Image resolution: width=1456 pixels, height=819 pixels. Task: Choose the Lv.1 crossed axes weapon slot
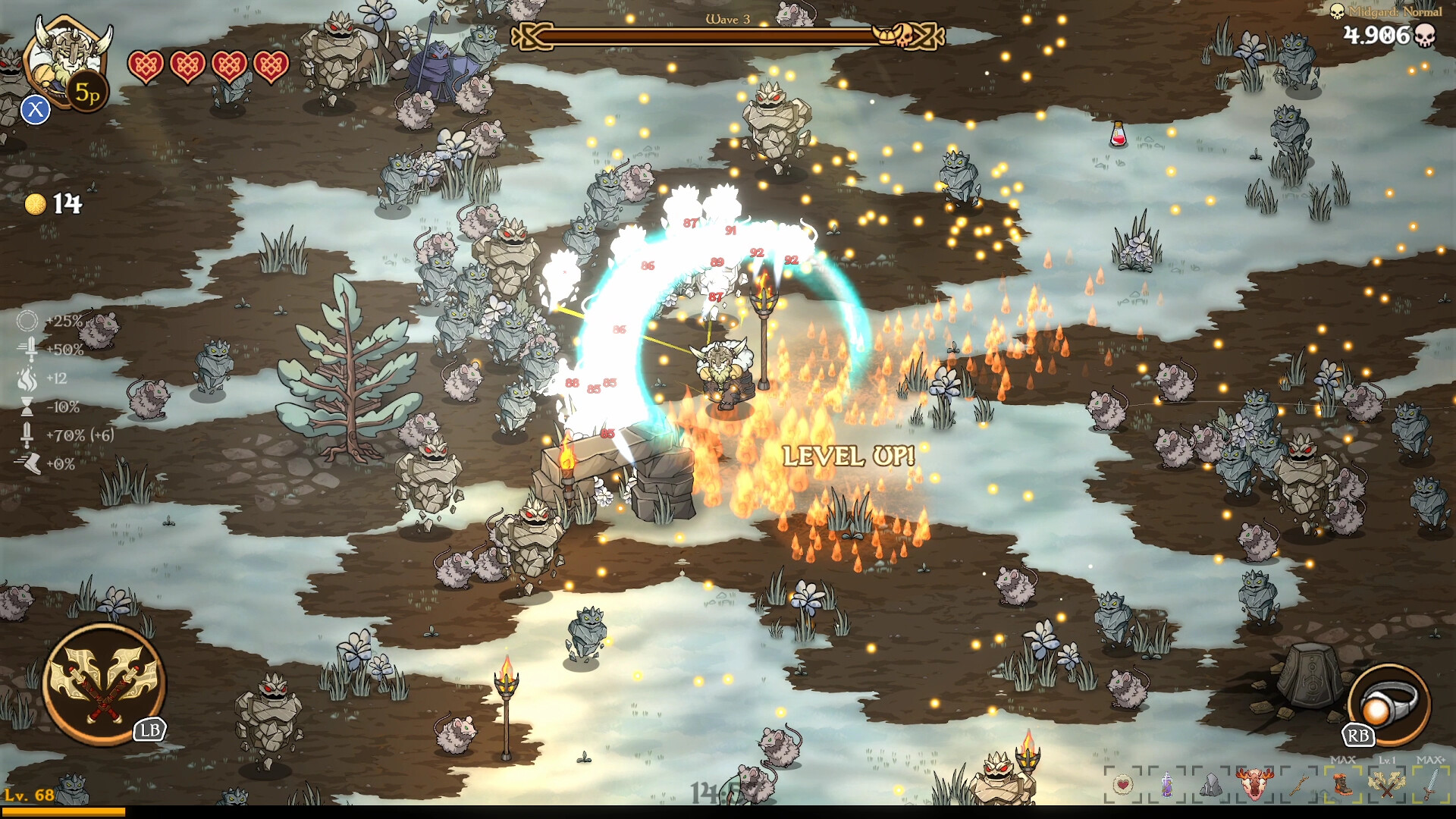click(1387, 783)
